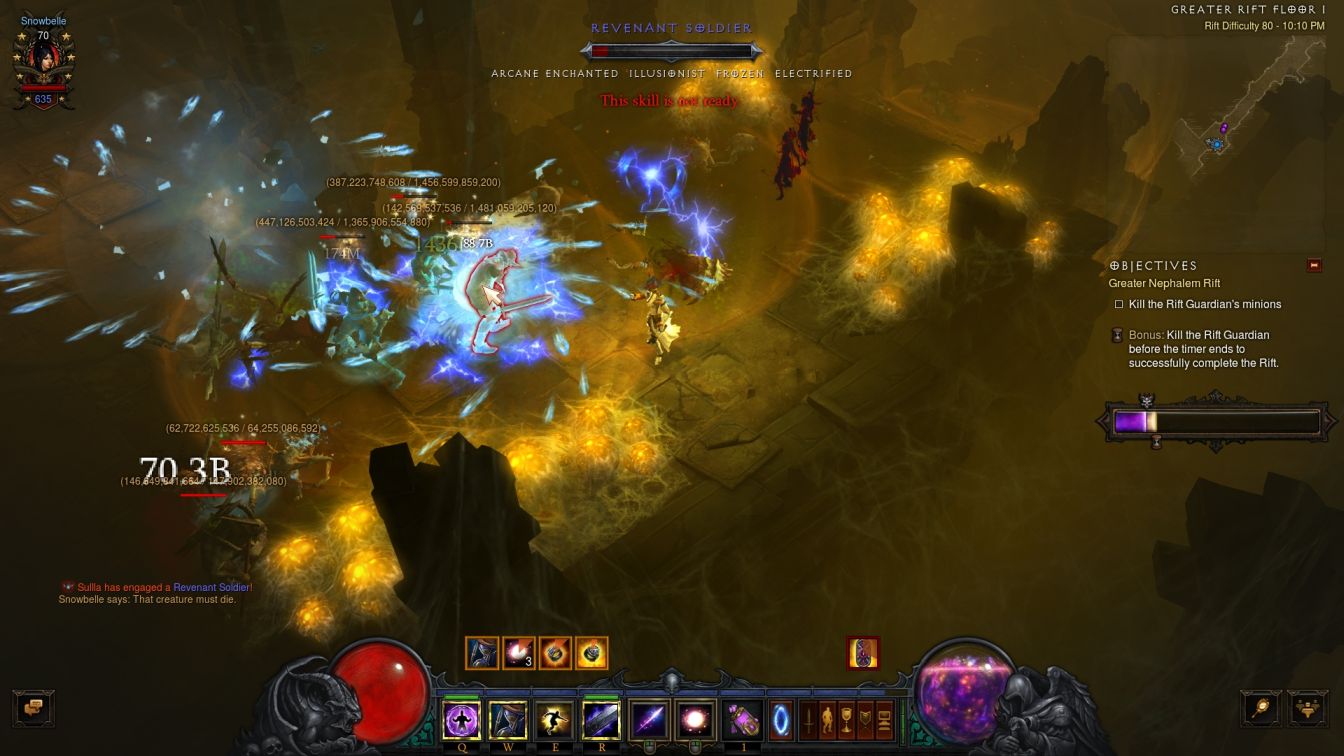The image size is (1344, 756).
Task: Click the magnifier button in the bottom-right corner
Action: (1261, 707)
